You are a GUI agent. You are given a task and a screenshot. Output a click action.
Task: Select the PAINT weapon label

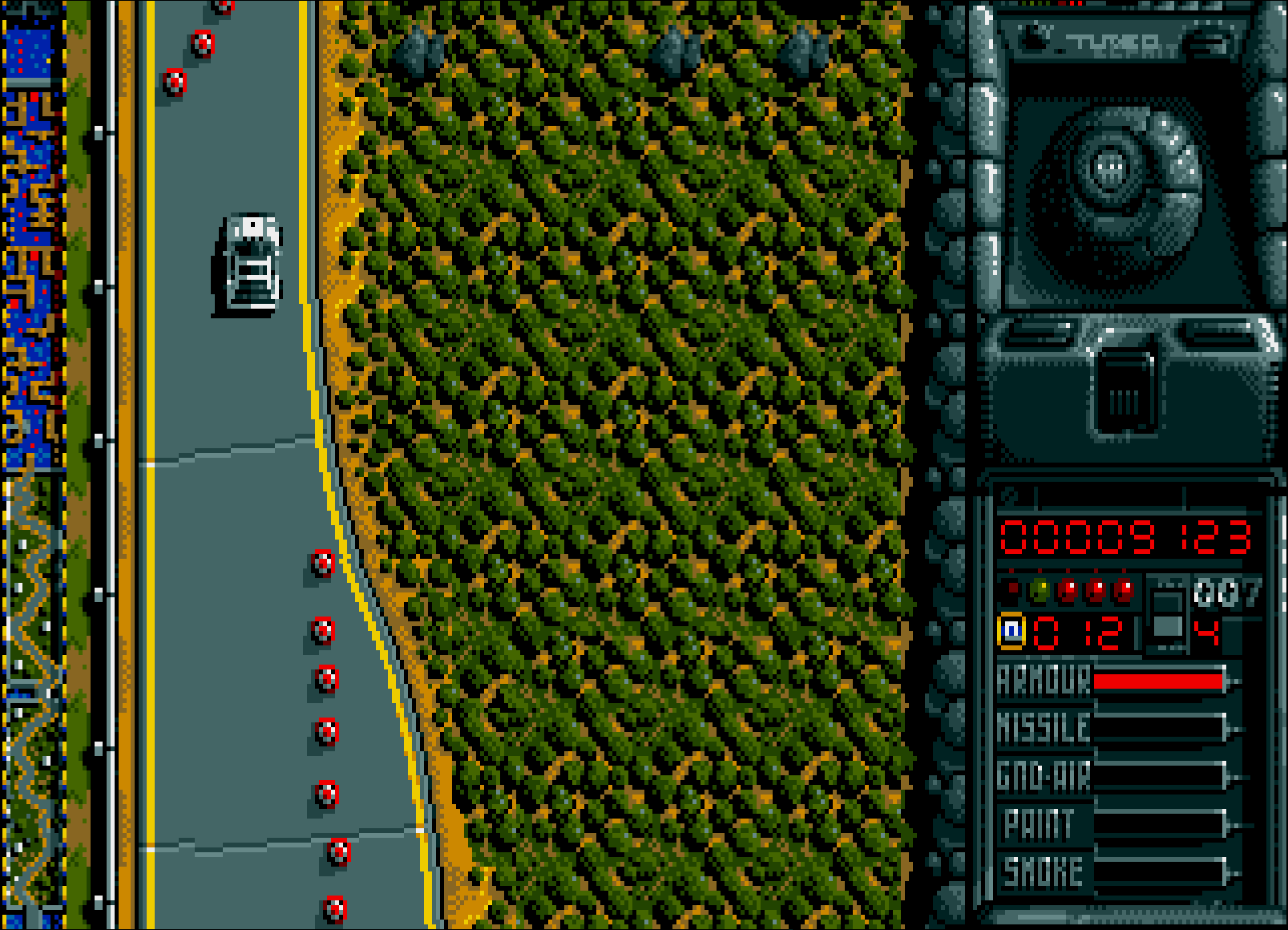(x=1039, y=824)
